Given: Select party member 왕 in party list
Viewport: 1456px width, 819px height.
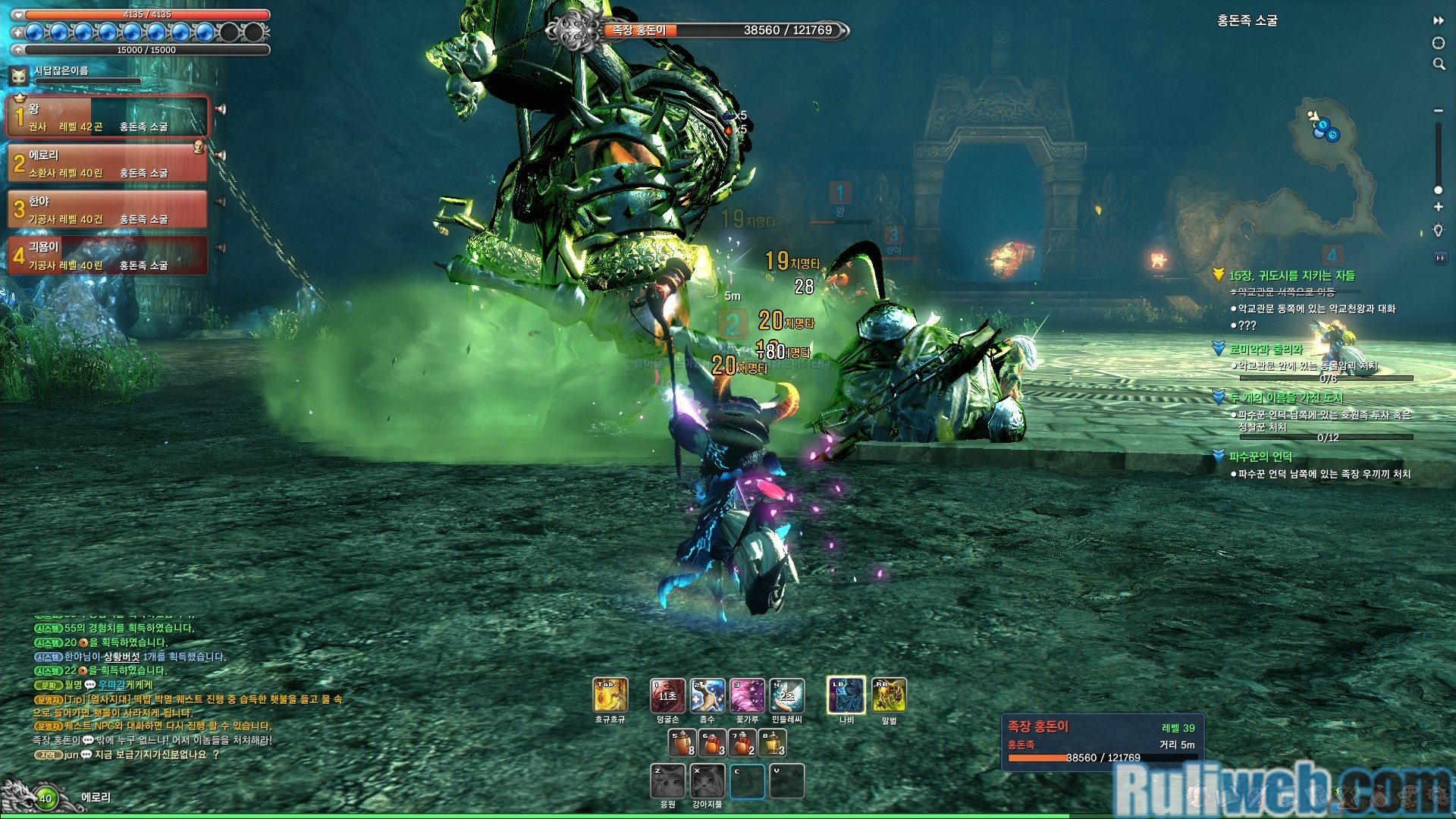Looking at the screenshot, I should click(x=107, y=117).
